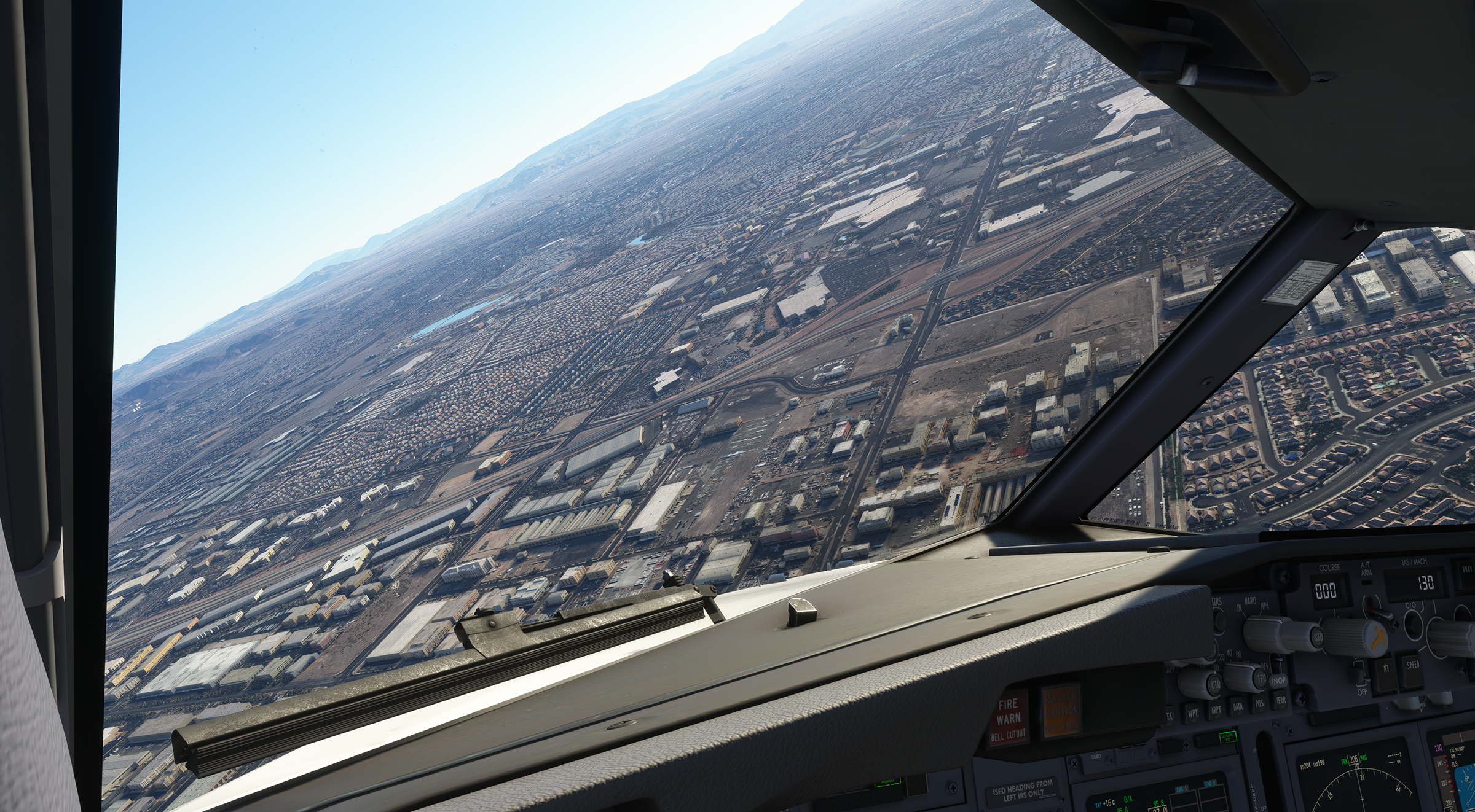Toggle the WPT map display button
This screenshot has height=812, width=1475.
coord(1193,714)
